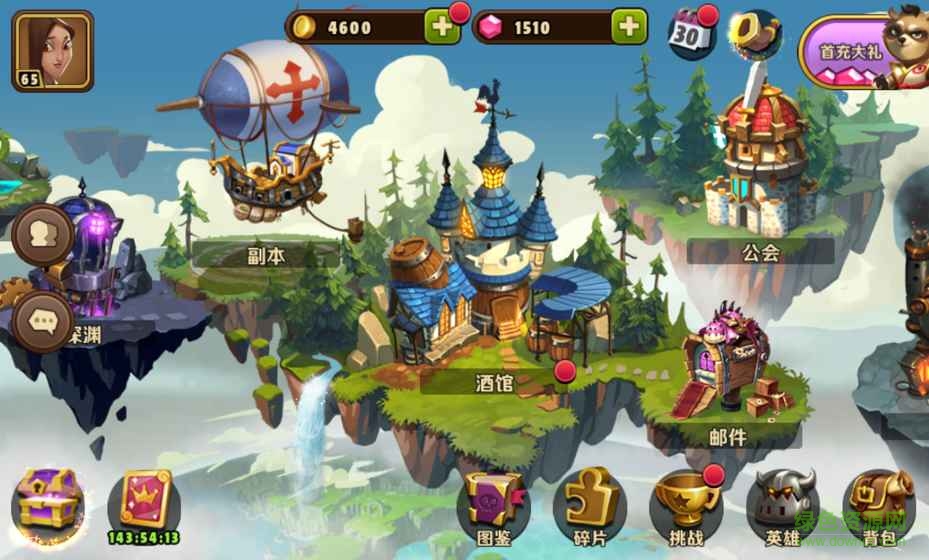This screenshot has height=560, width=929.
Task: Open the red crown card timer
Action: (x=145, y=503)
